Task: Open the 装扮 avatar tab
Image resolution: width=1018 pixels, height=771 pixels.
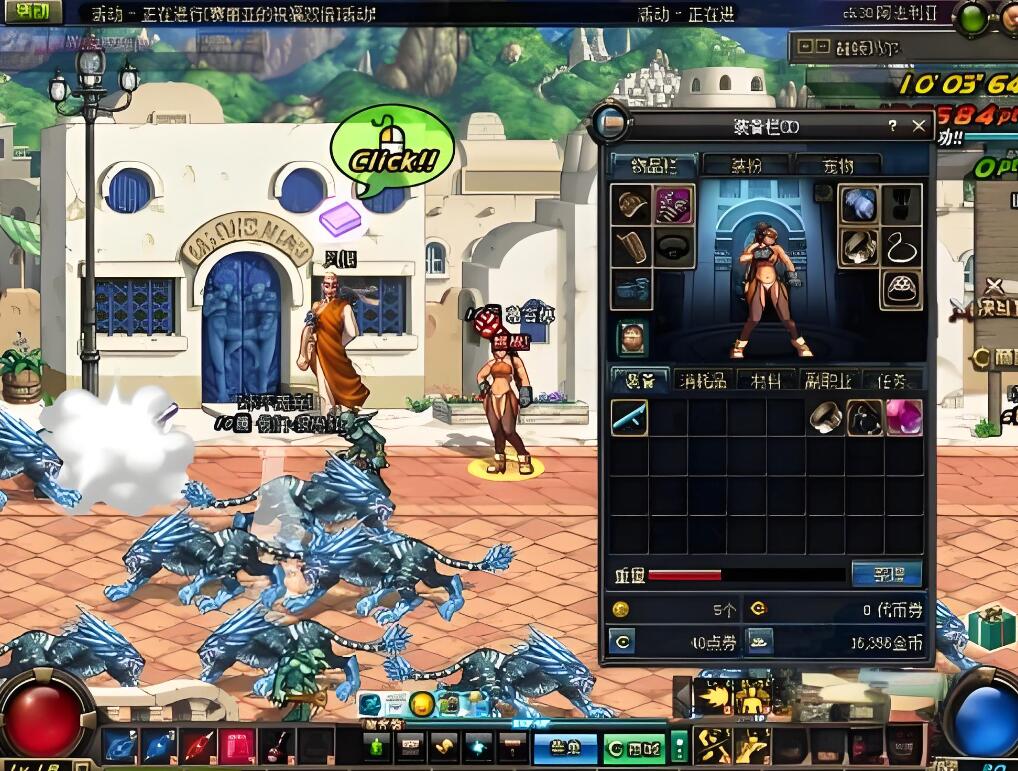Action: coord(745,165)
